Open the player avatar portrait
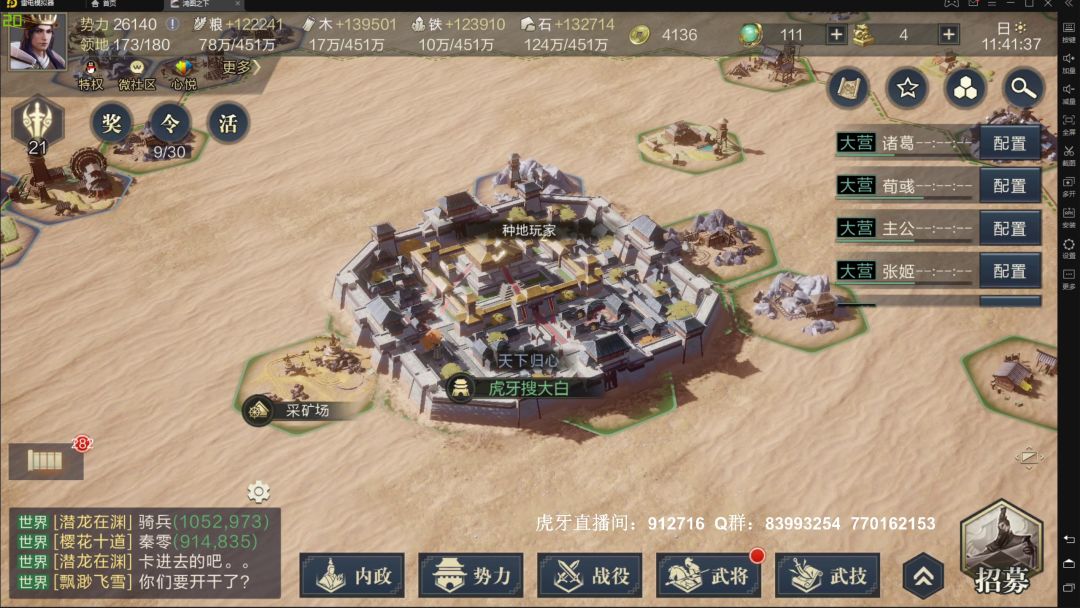Viewport: 1080px width, 608px height. tap(37, 42)
